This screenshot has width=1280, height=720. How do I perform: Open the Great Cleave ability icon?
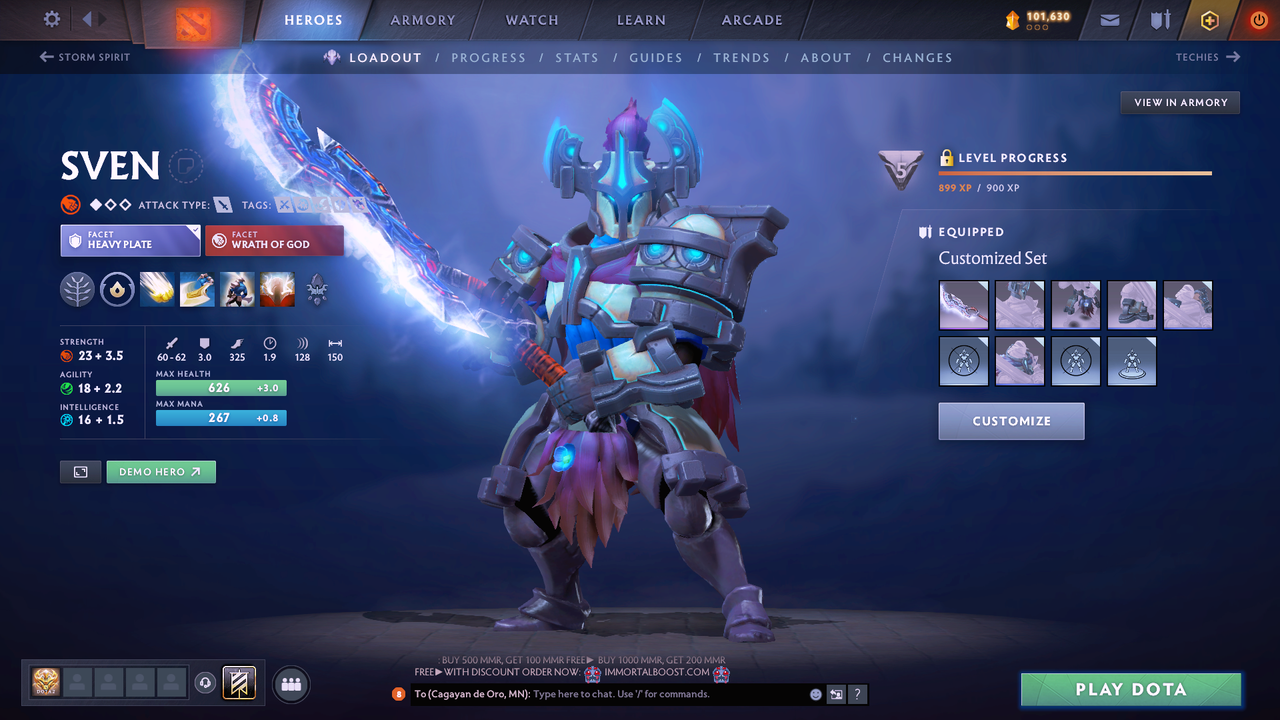197,290
